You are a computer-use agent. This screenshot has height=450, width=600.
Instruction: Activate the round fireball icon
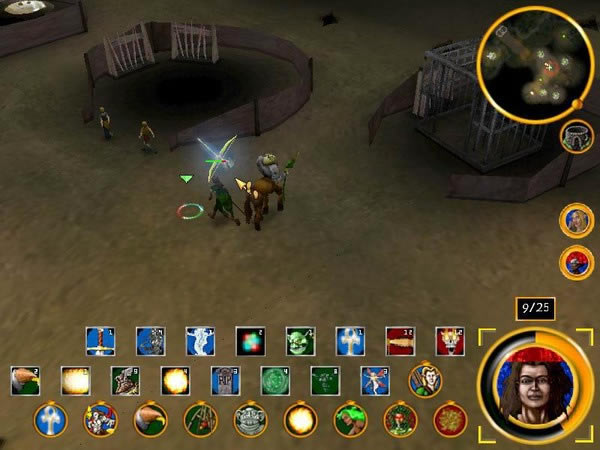(x=300, y=419)
